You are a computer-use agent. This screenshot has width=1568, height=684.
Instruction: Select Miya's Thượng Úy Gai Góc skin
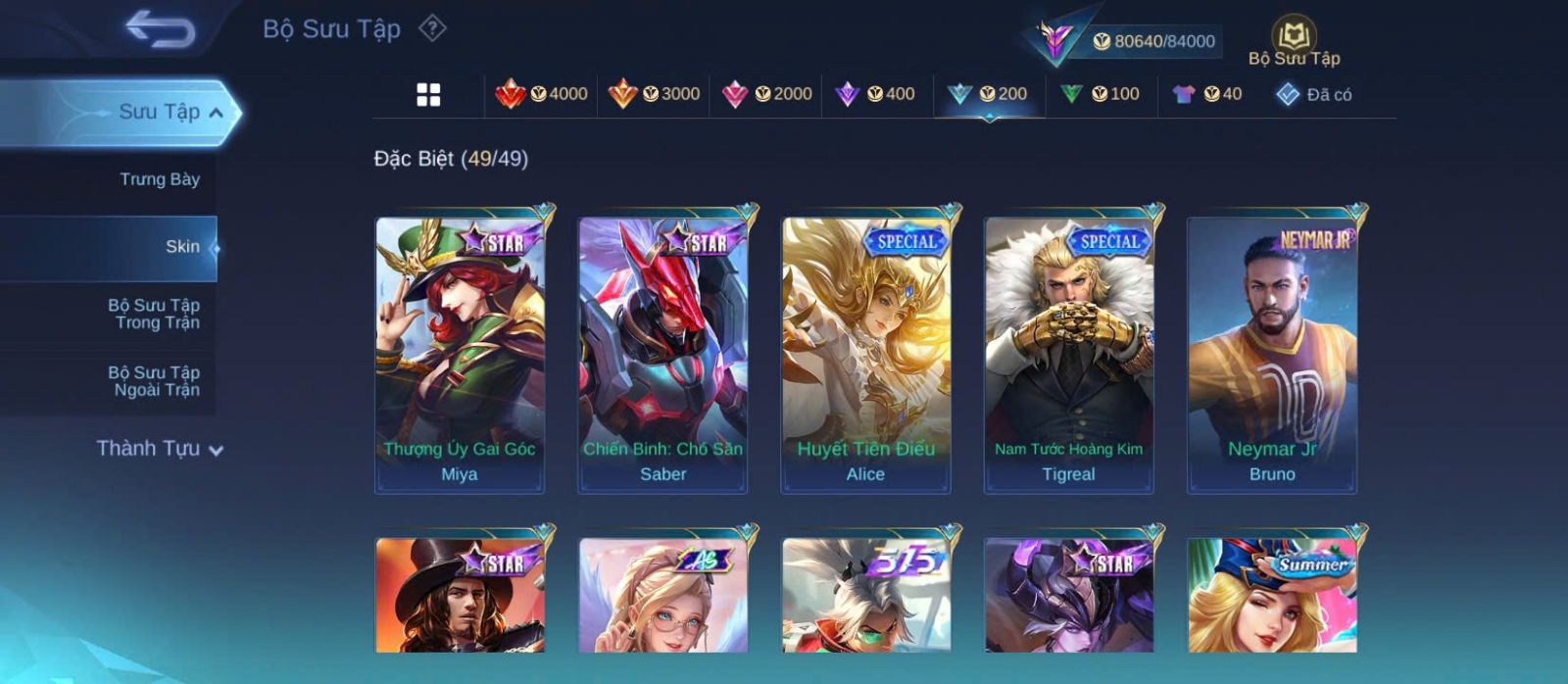[460, 354]
